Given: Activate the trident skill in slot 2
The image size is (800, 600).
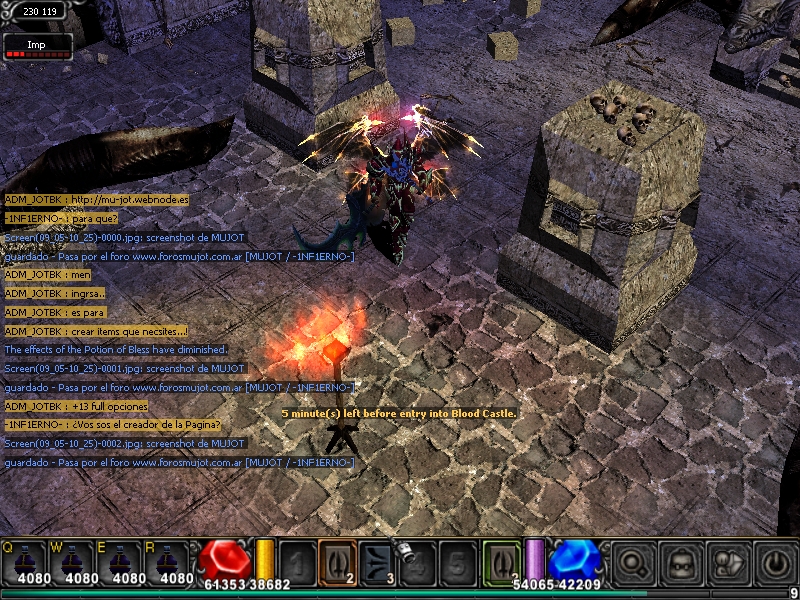Looking at the screenshot, I should click(337, 561).
